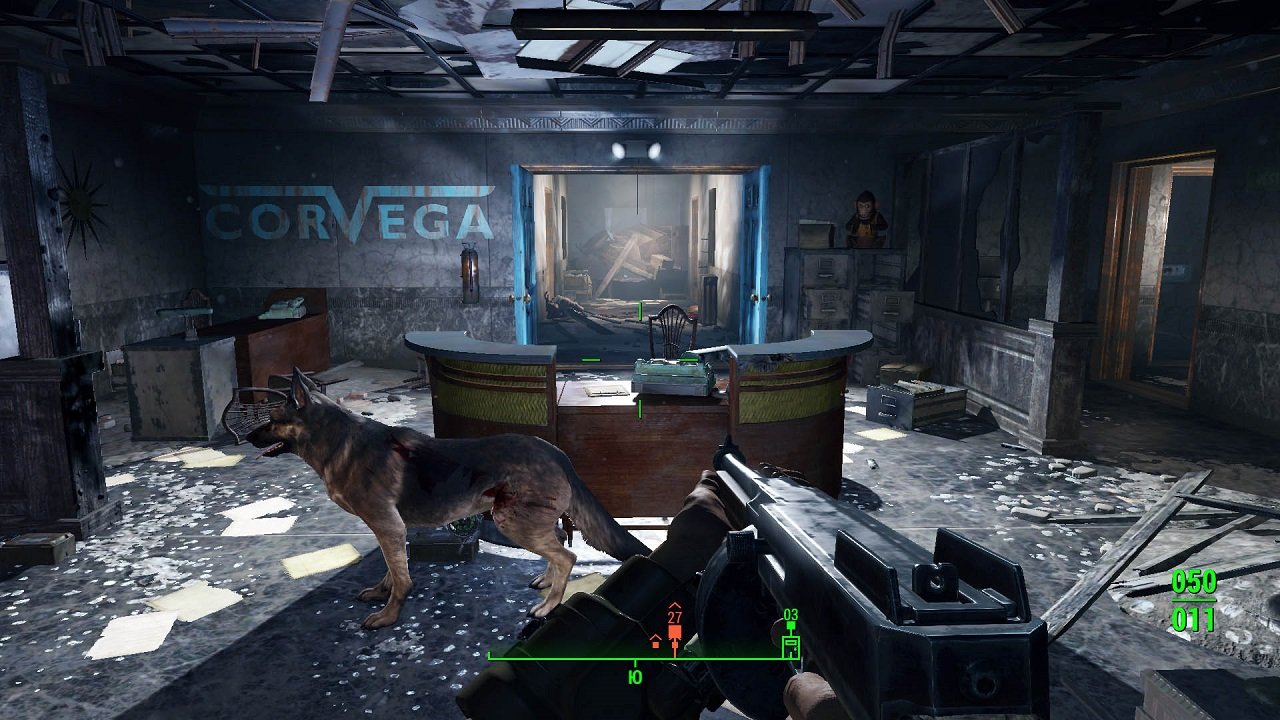Click the green typewriter on the reception desk
Viewport: 1280px width, 720px height.
(x=668, y=372)
